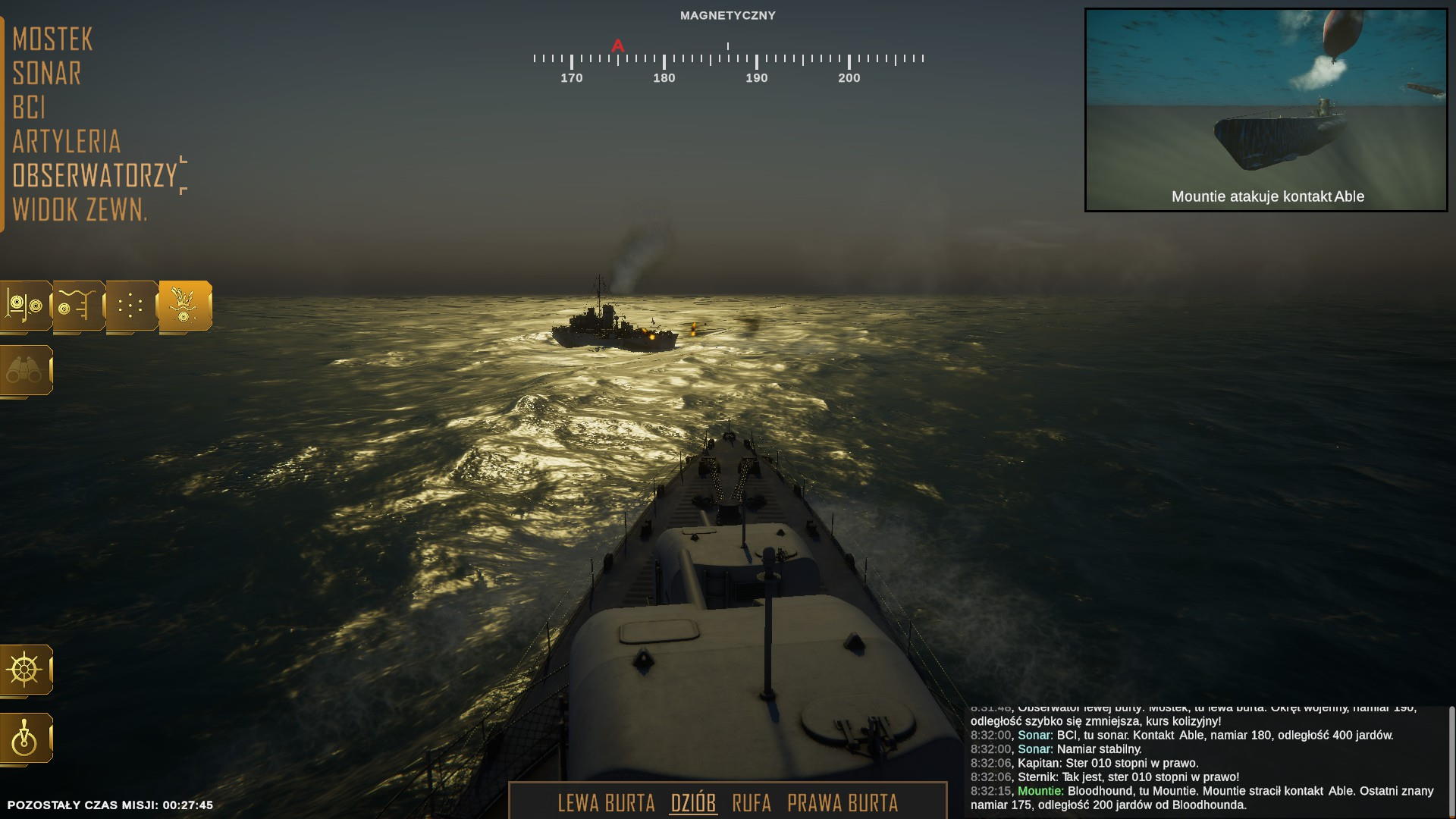Select the Dziób lookout view
Screen dimensions: 1456x819
click(x=693, y=803)
